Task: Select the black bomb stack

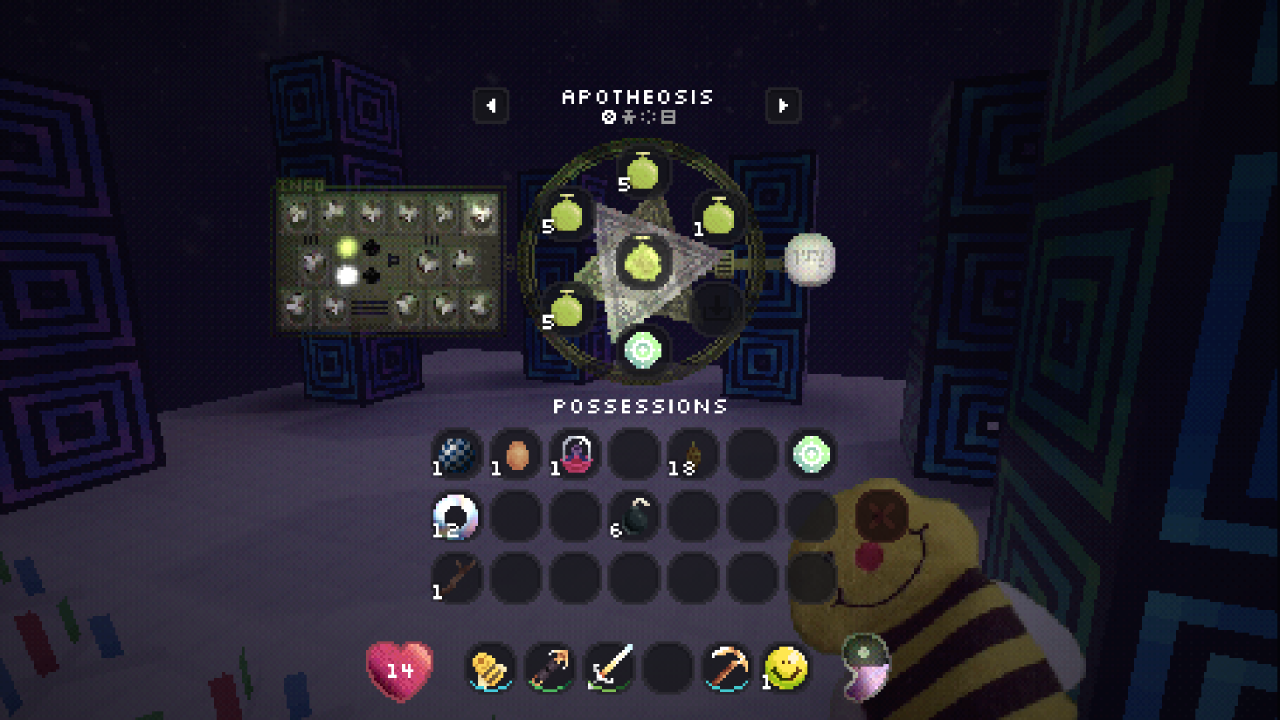Action: (x=636, y=516)
